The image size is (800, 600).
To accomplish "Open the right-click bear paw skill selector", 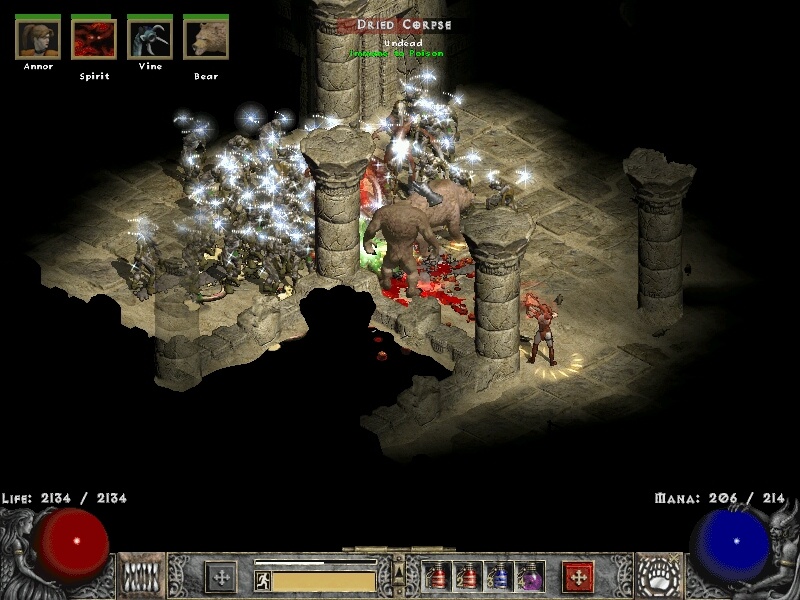I will click(658, 577).
